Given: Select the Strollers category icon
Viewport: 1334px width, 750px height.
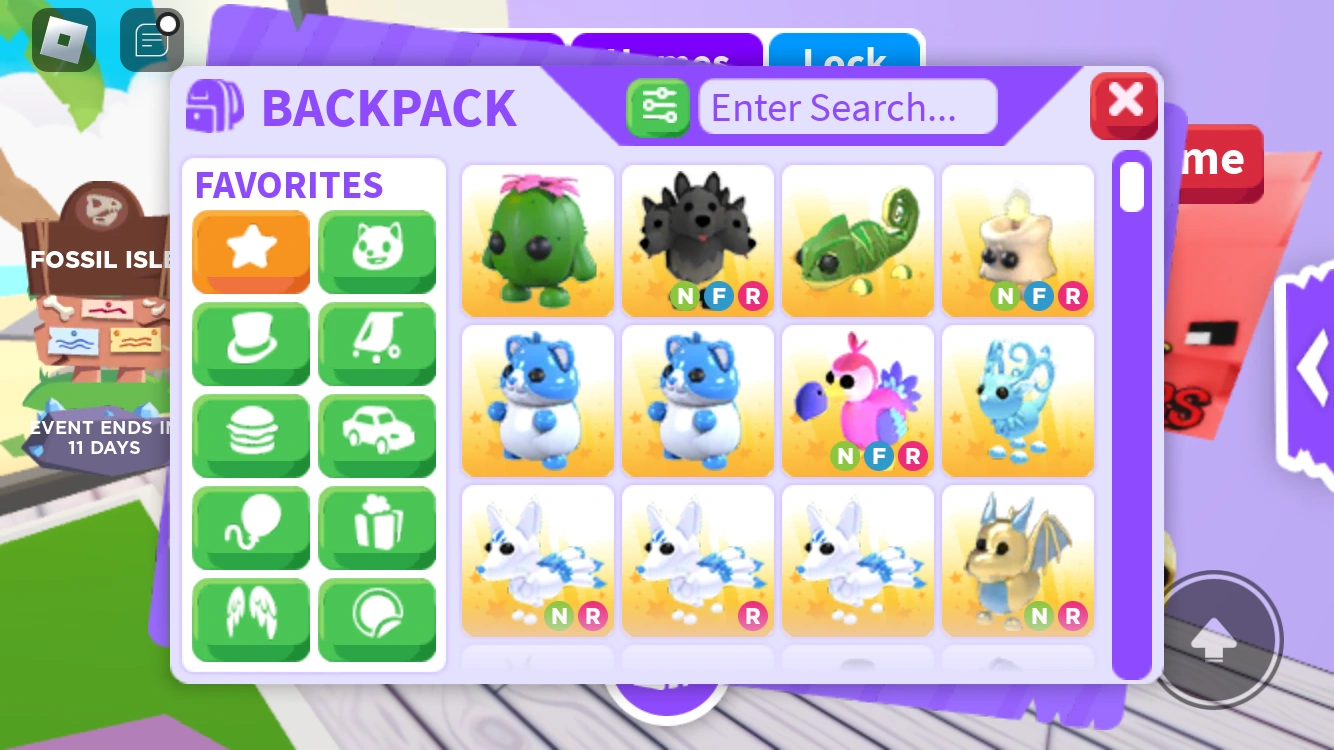Looking at the screenshot, I should click(377, 344).
